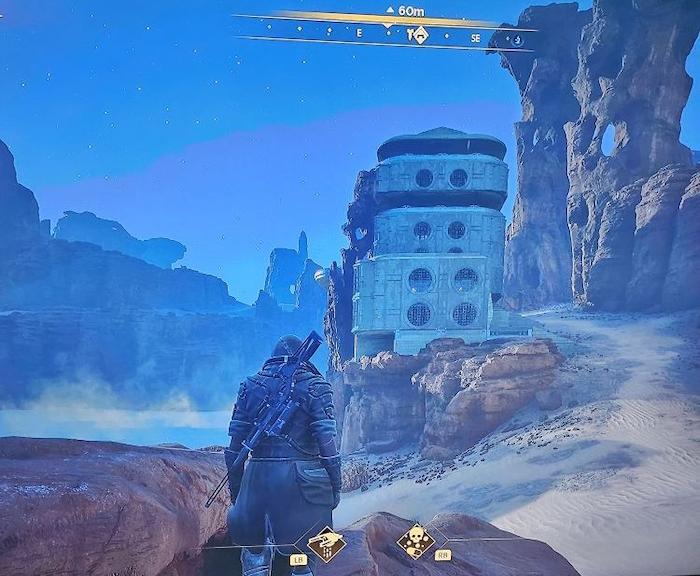Use the skull poison ability
The width and height of the screenshot is (700, 576).
pos(415,541)
